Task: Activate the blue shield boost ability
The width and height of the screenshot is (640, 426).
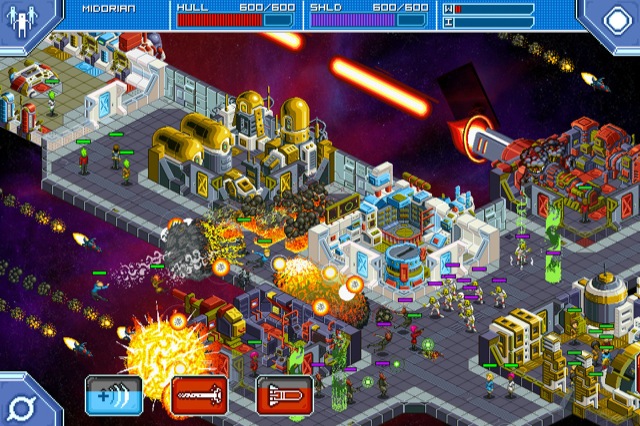Action: (x=113, y=395)
